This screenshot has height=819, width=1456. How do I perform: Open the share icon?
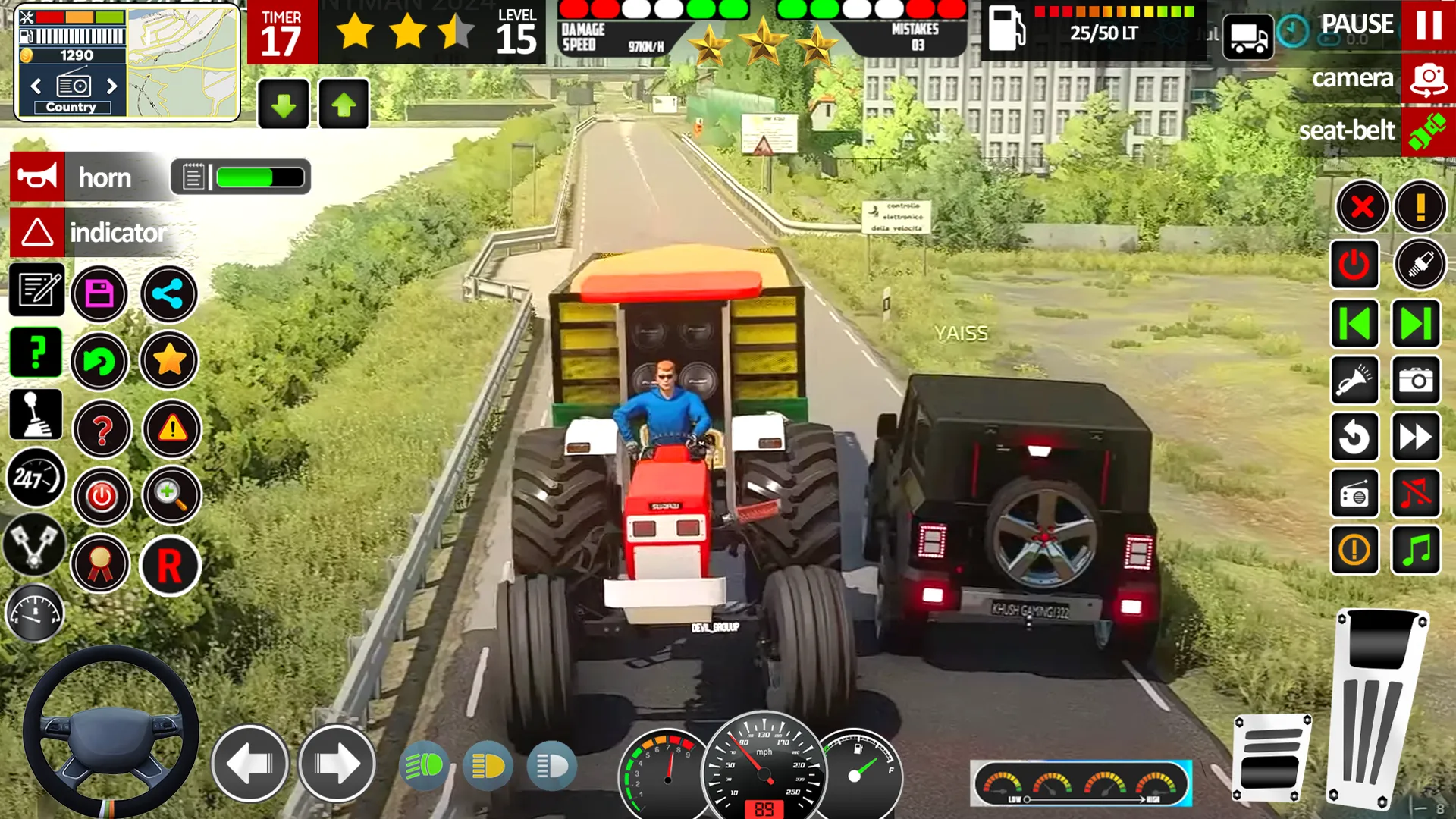pyautogui.click(x=169, y=294)
